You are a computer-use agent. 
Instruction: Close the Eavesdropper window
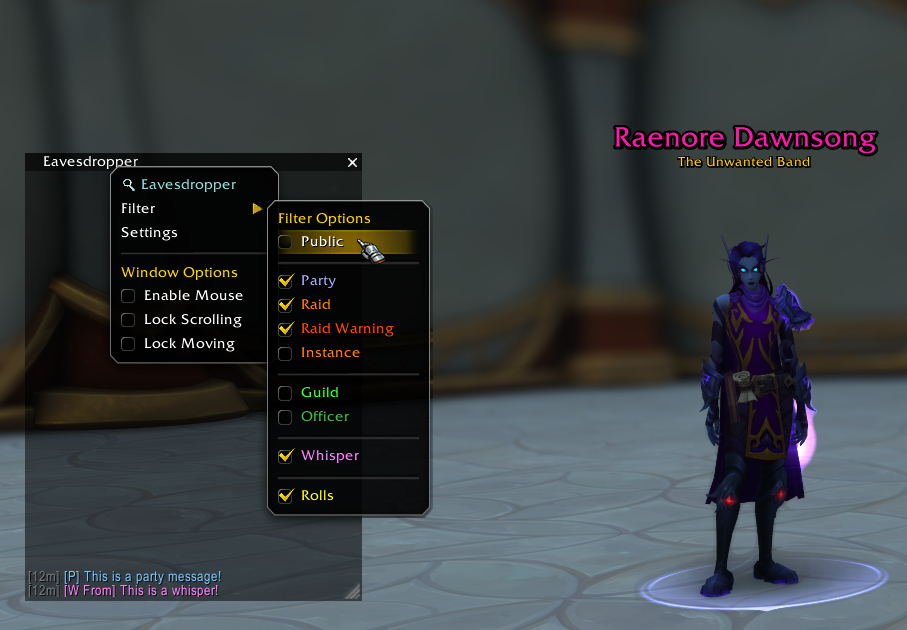[352, 162]
